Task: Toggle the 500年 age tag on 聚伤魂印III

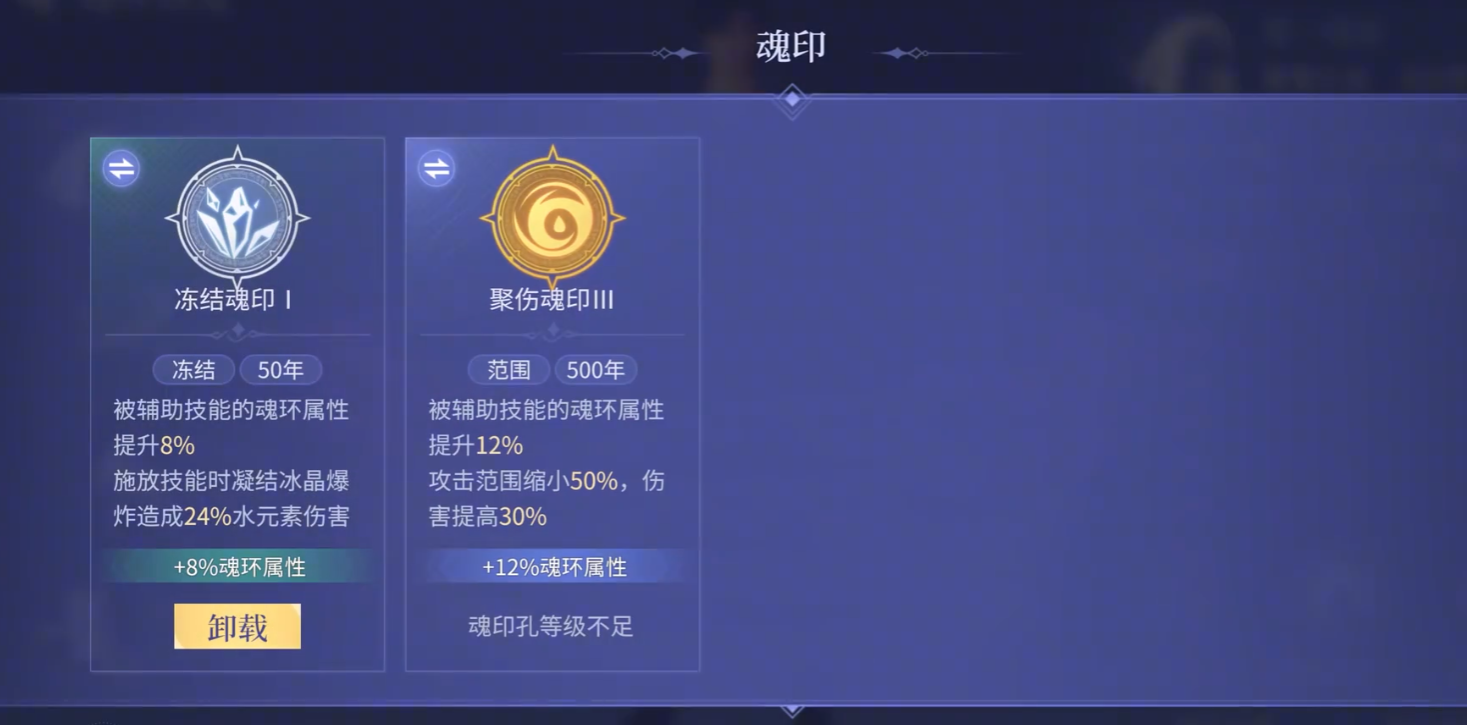Action: point(595,369)
